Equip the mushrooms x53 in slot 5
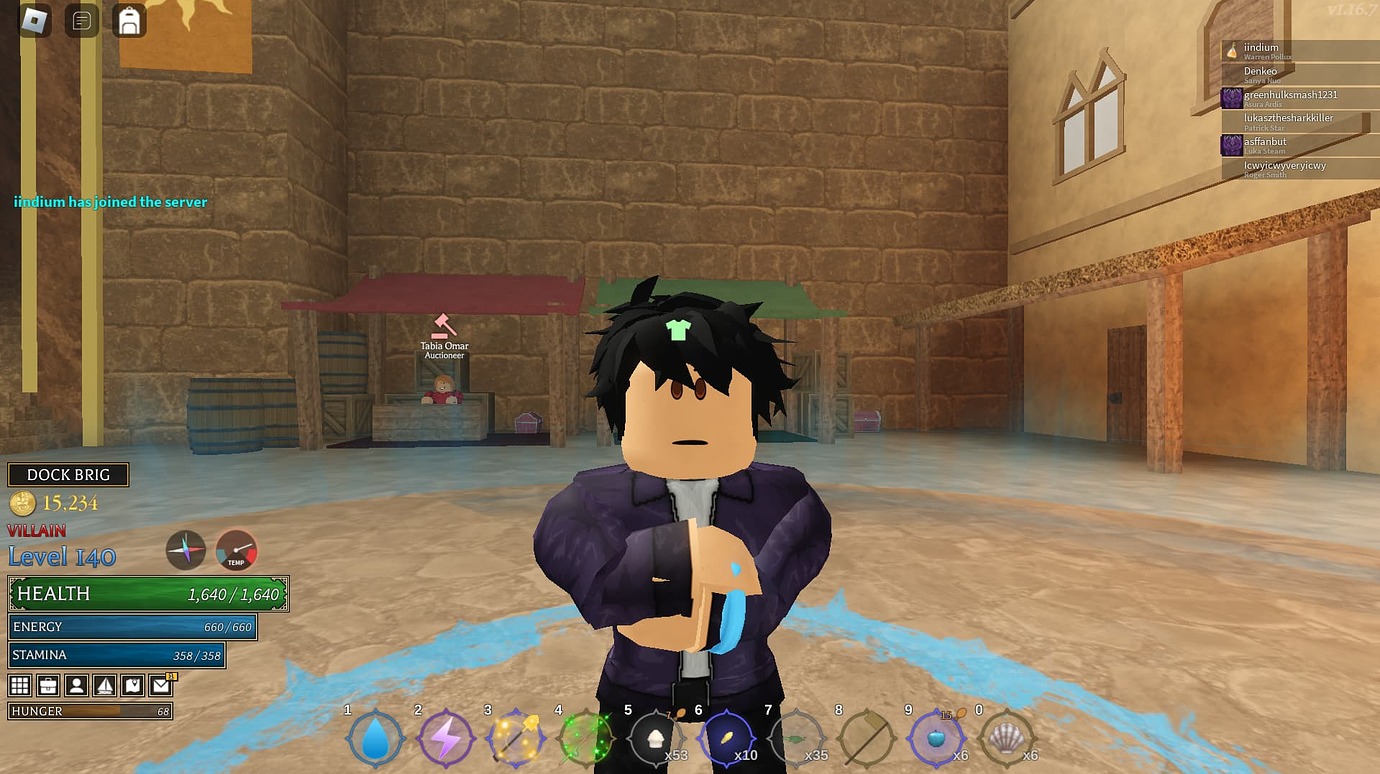This screenshot has height=774, width=1380. pyautogui.click(x=655, y=740)
